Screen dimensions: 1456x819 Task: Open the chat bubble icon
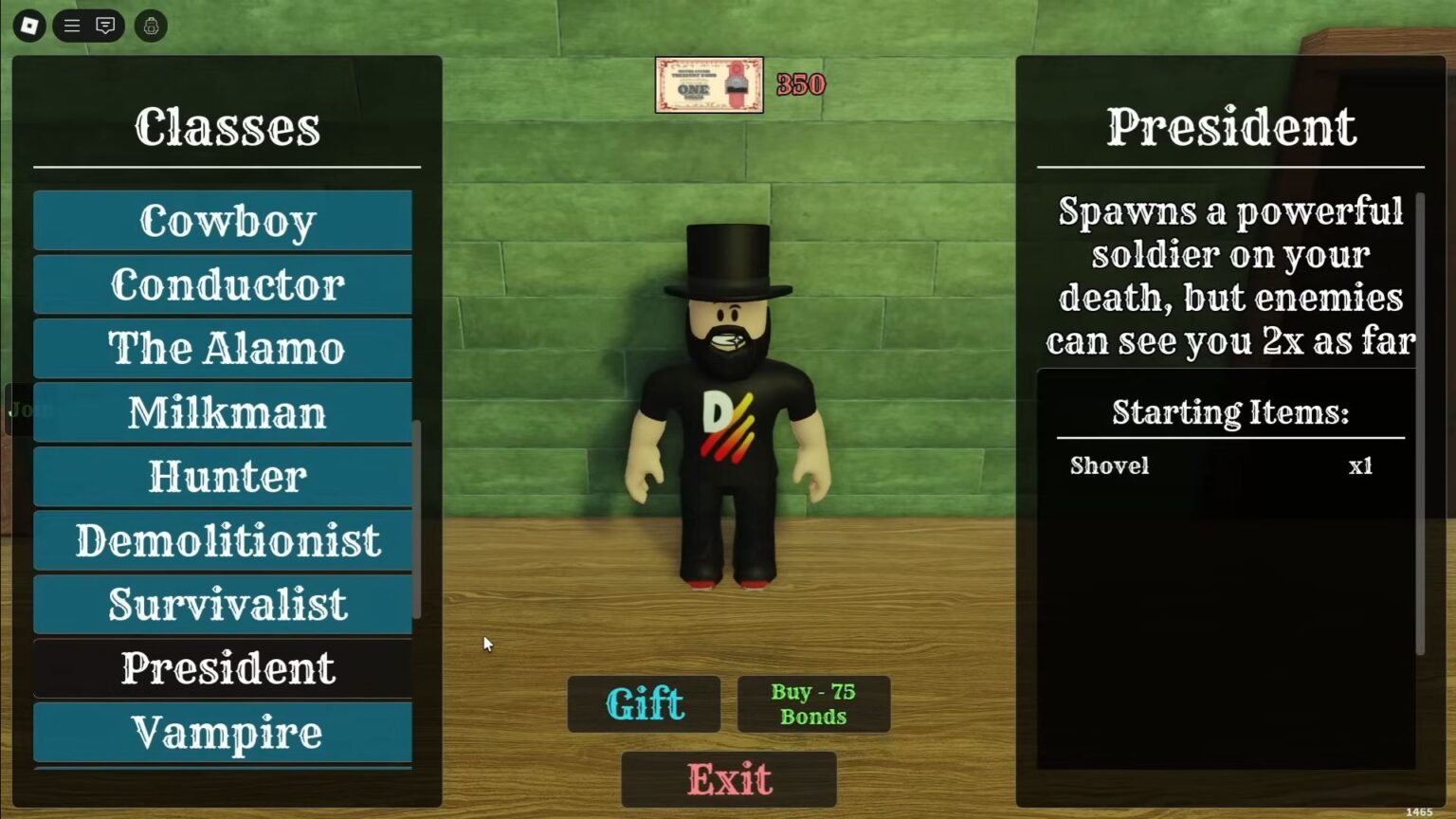(104, 26)
